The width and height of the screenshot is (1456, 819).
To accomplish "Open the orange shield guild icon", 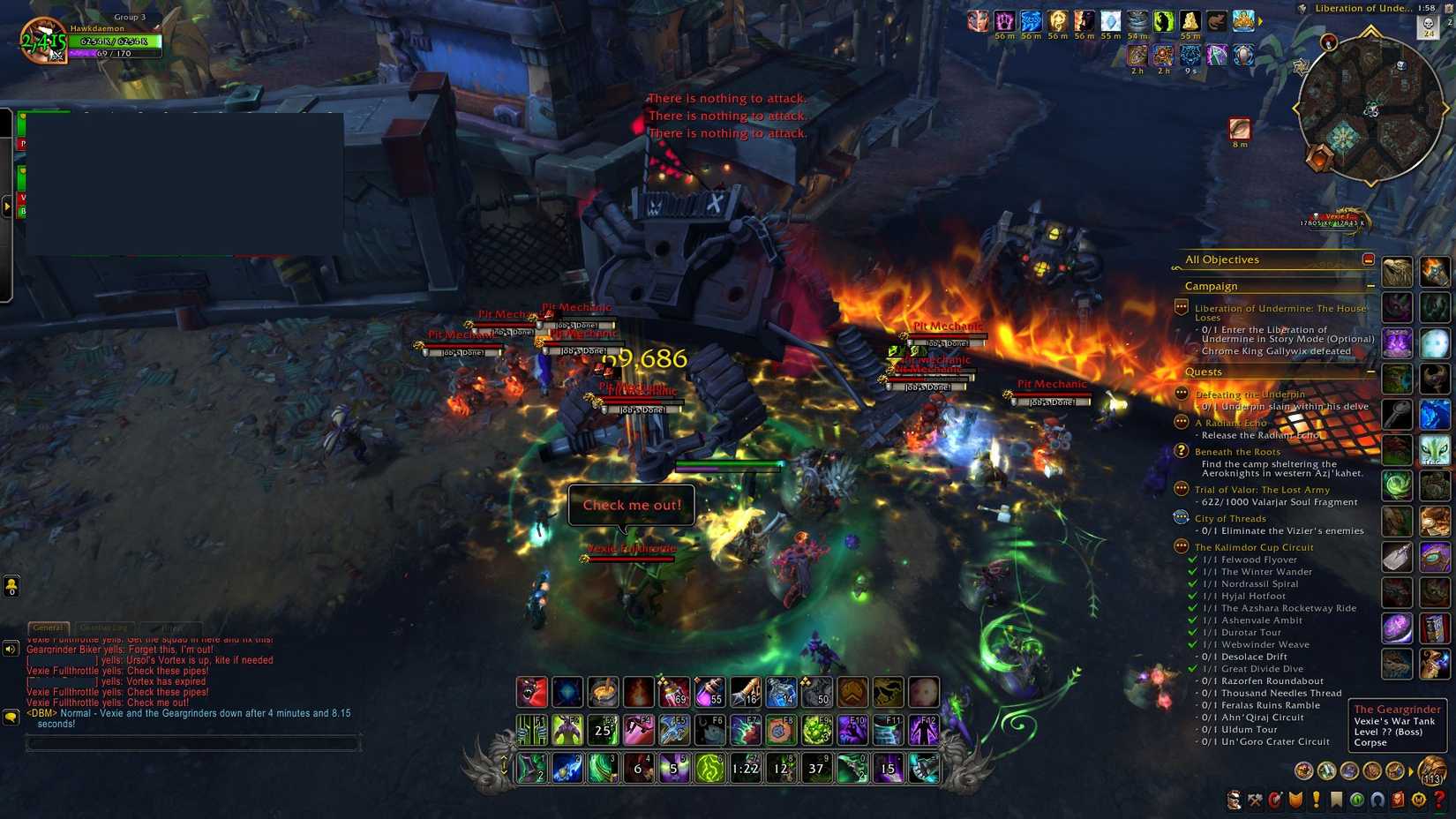I will (x=1295, y=801).
